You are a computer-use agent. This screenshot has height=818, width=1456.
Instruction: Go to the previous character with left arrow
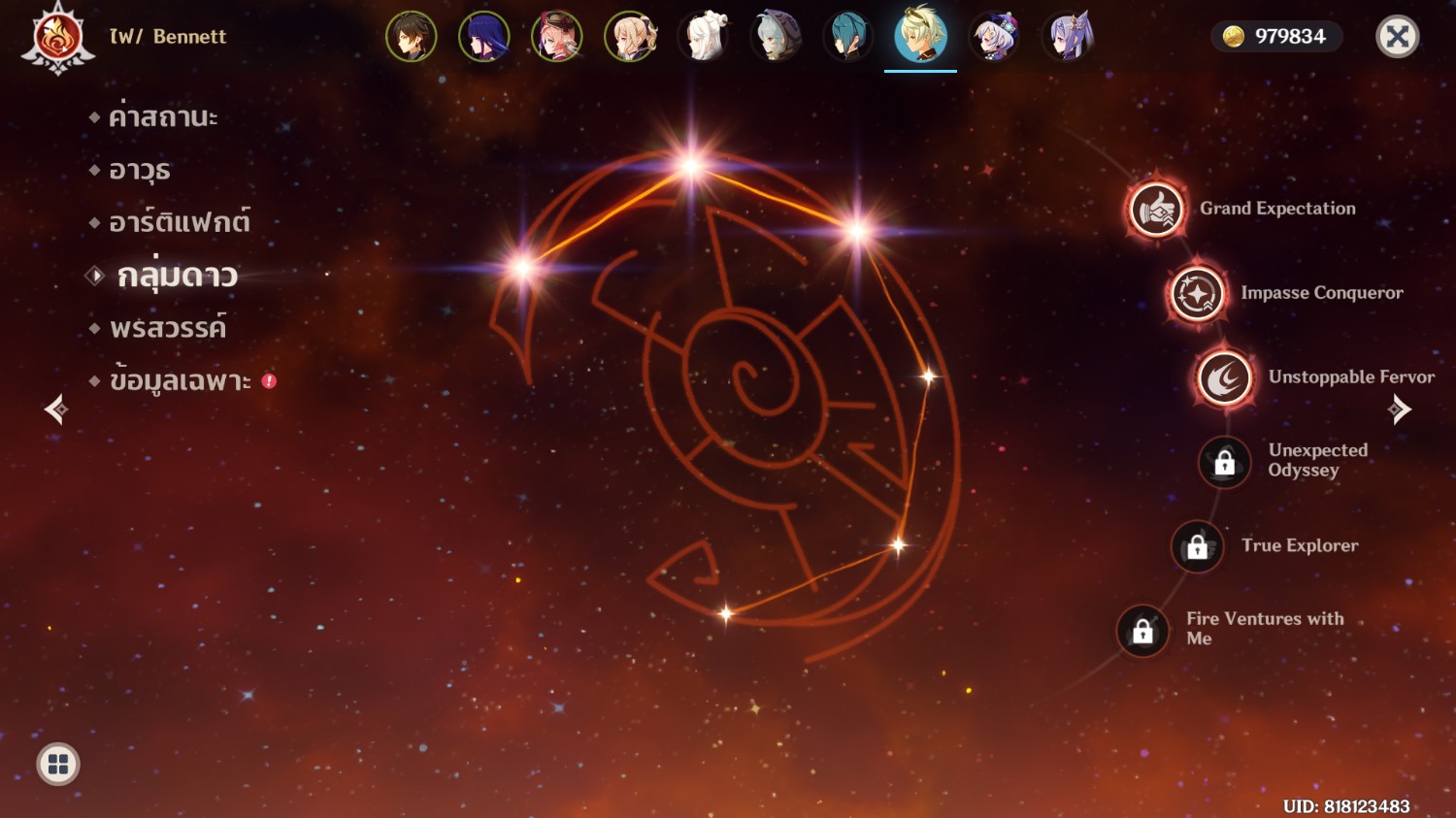[56, 409]
